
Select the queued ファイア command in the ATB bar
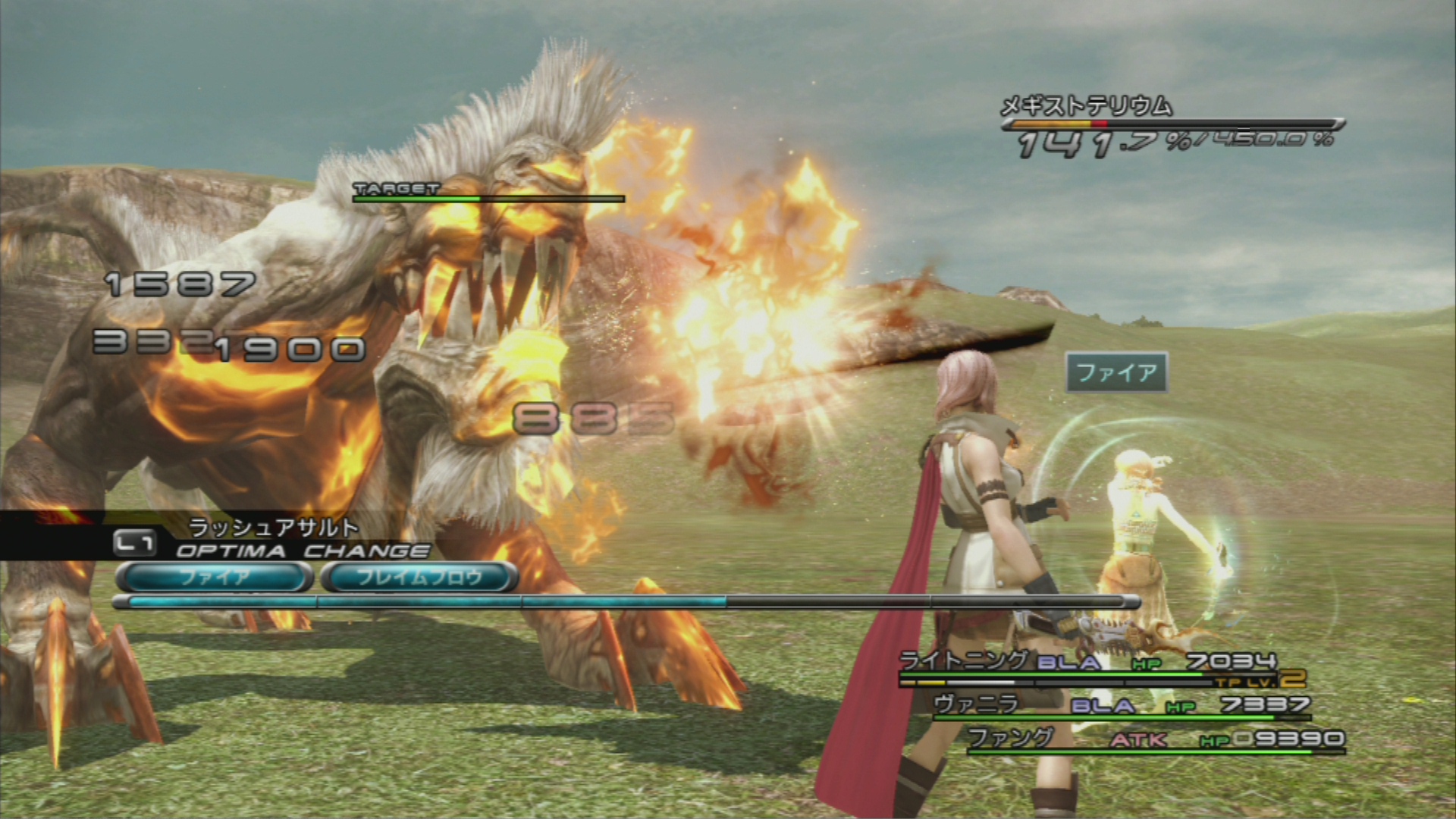[x=215, y=578]
